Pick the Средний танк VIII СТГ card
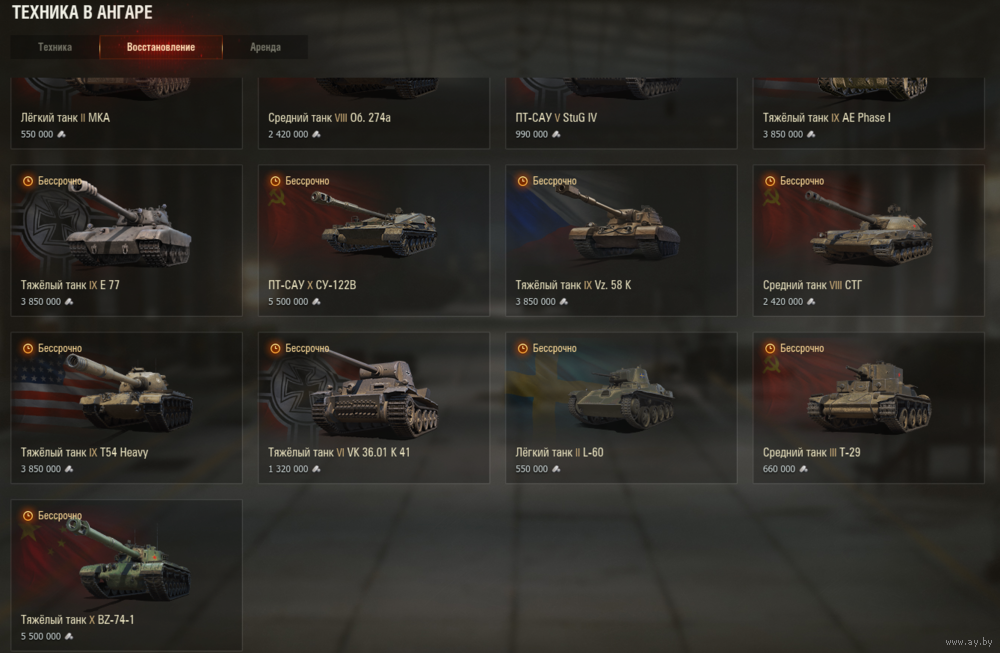The height and width of the screenshot is (653, 1000). (868, 240)
